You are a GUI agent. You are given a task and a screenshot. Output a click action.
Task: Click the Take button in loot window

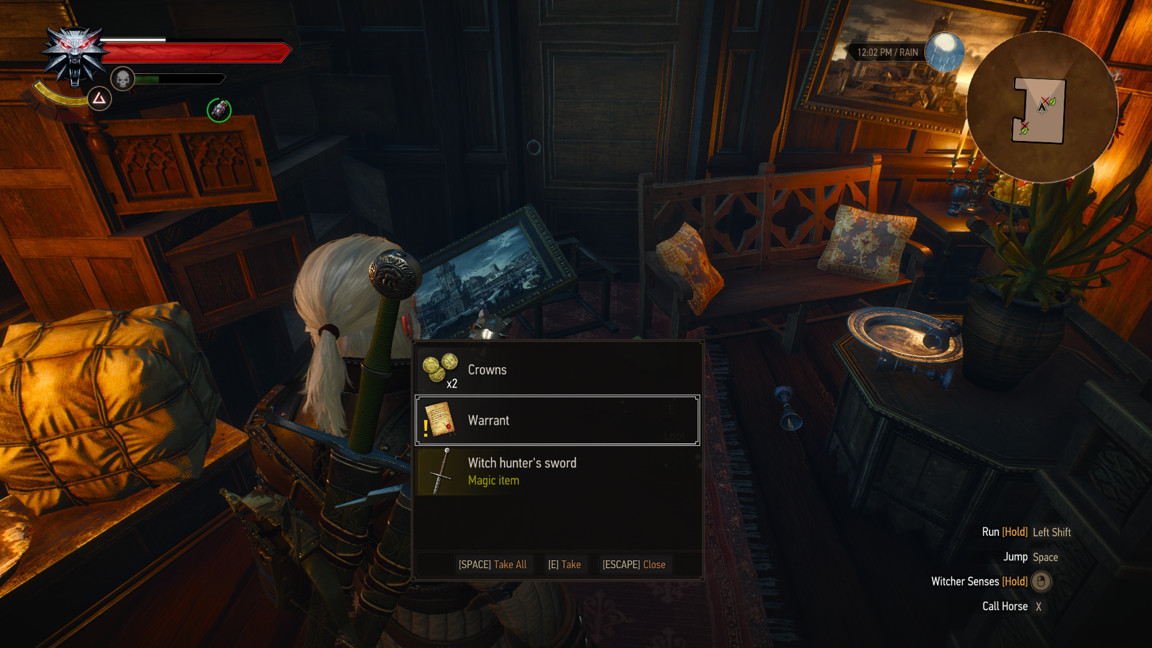pos(564,564)
